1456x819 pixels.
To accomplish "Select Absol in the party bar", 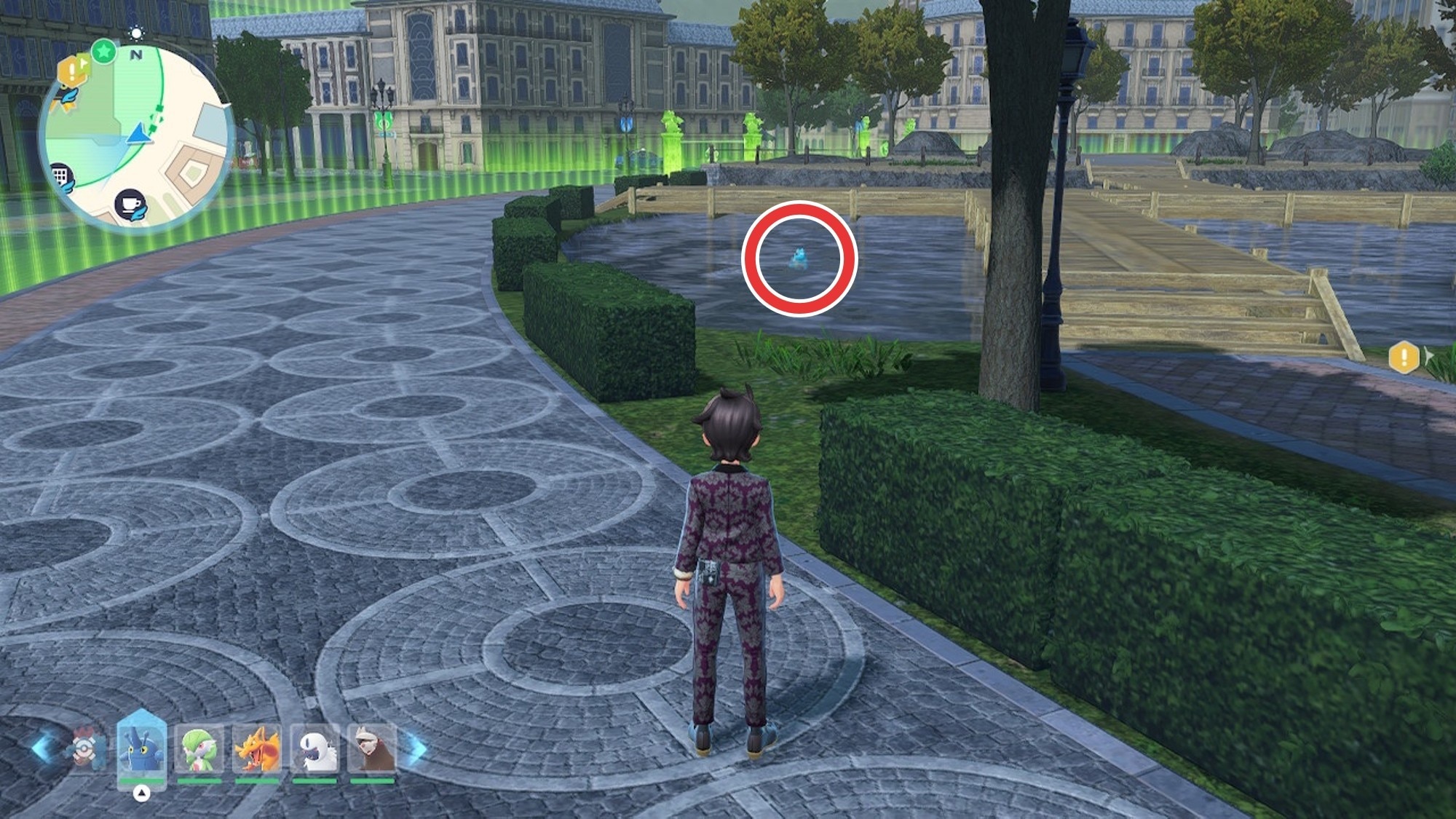I will (x=314, y=750).
